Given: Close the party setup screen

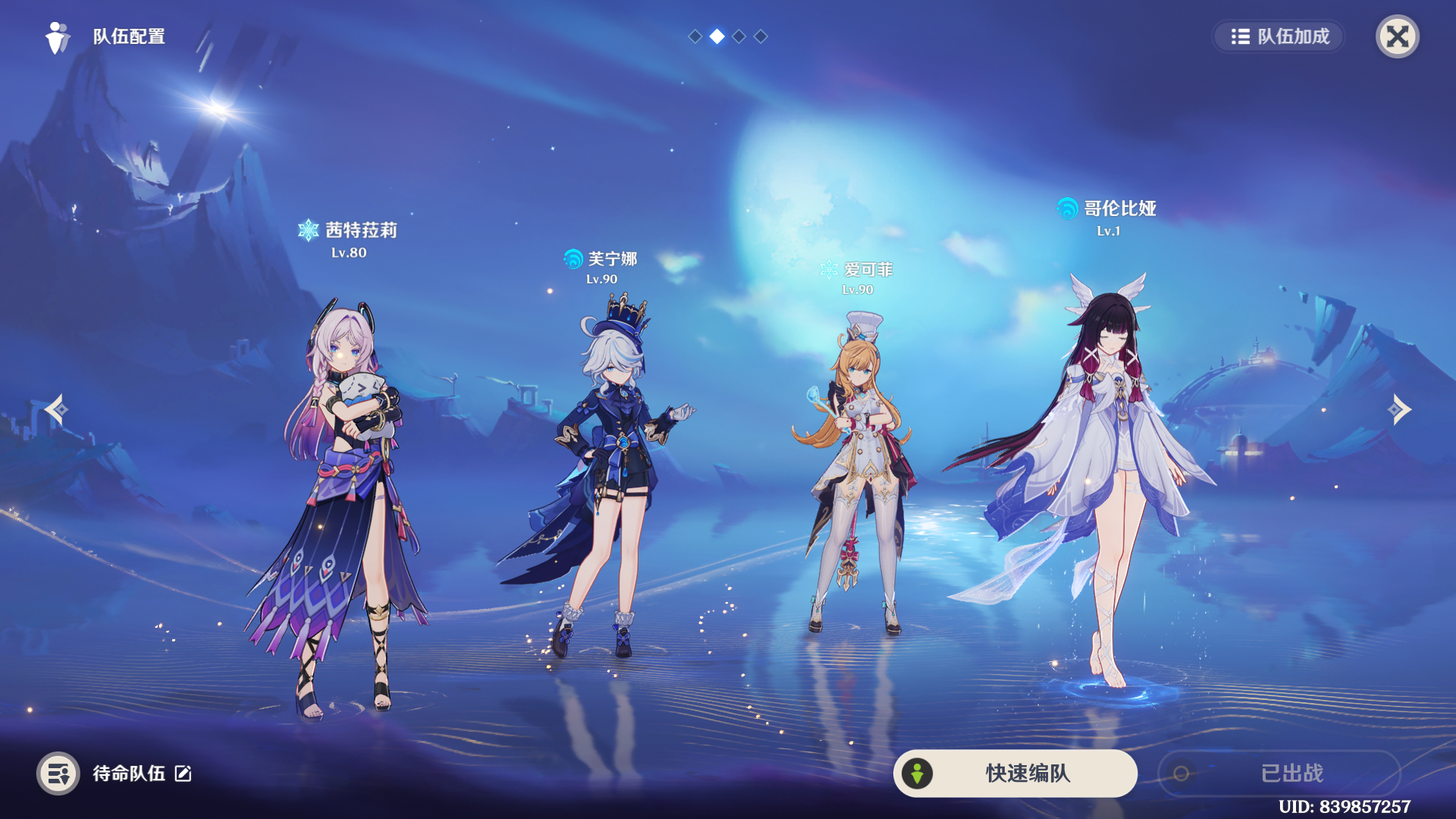Looking at the screenshot, I should tap(1397, 36).
